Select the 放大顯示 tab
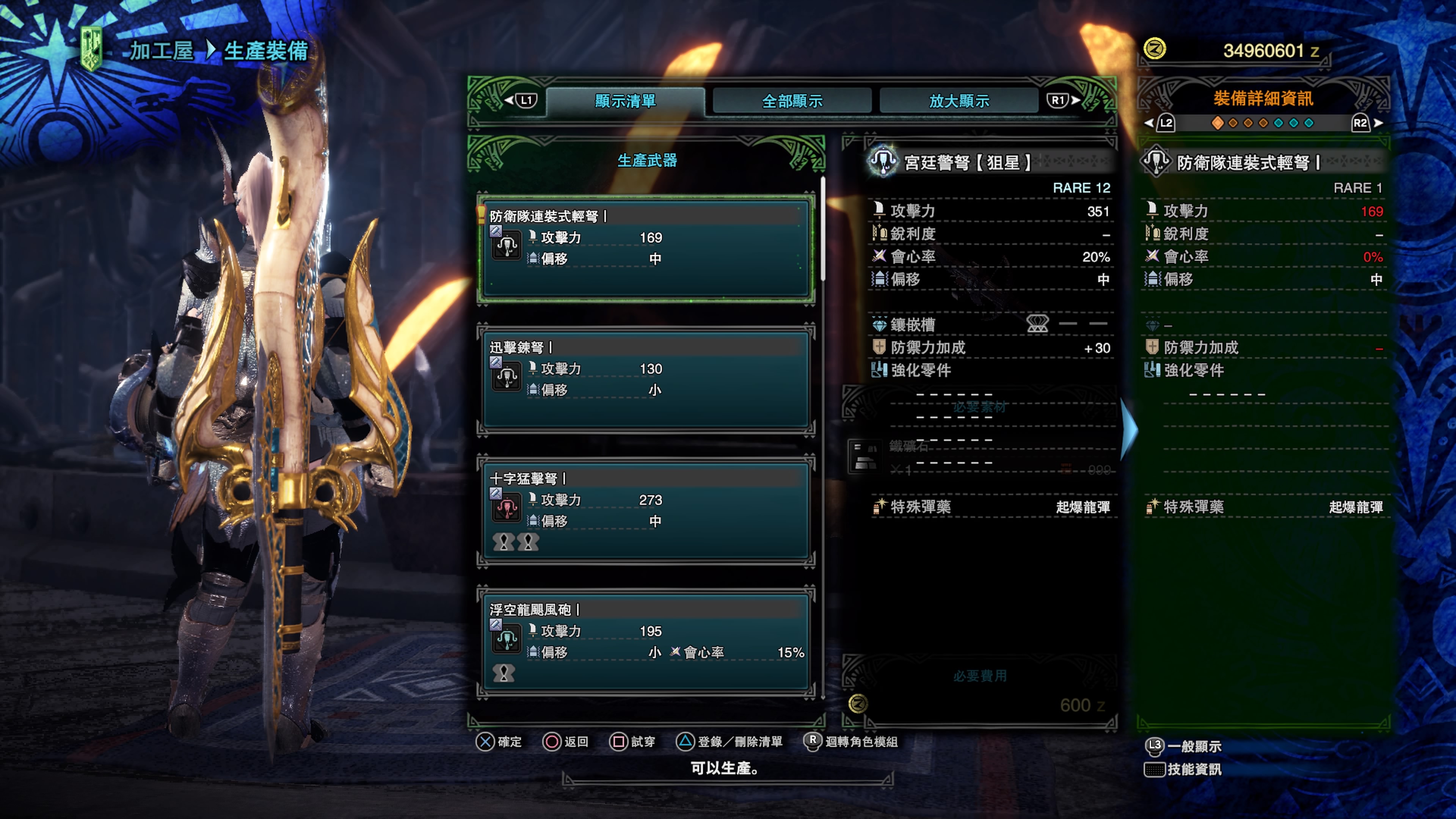 tap(959, 101)
